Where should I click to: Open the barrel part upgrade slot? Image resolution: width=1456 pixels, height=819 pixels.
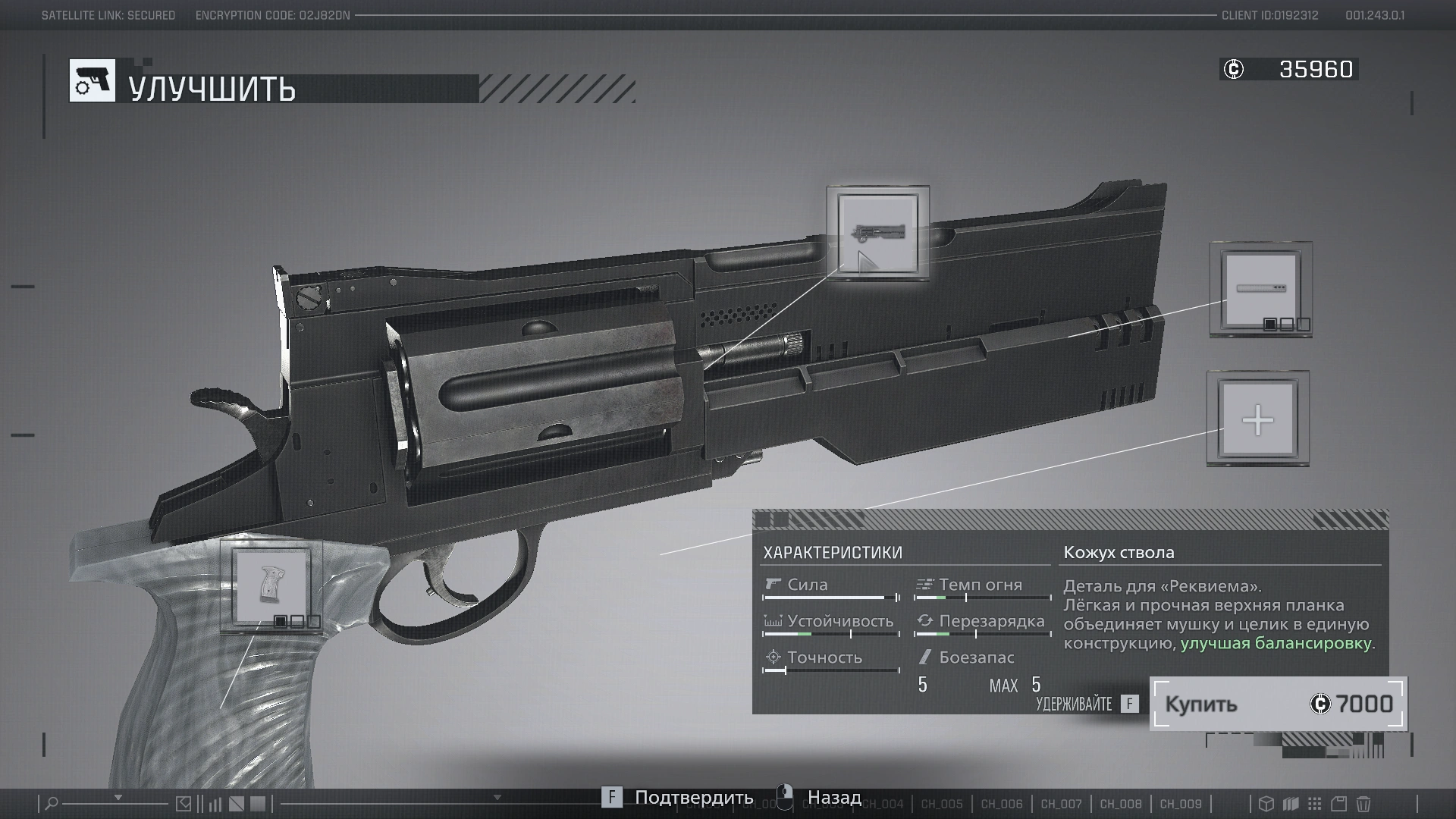click(1260, 289)
